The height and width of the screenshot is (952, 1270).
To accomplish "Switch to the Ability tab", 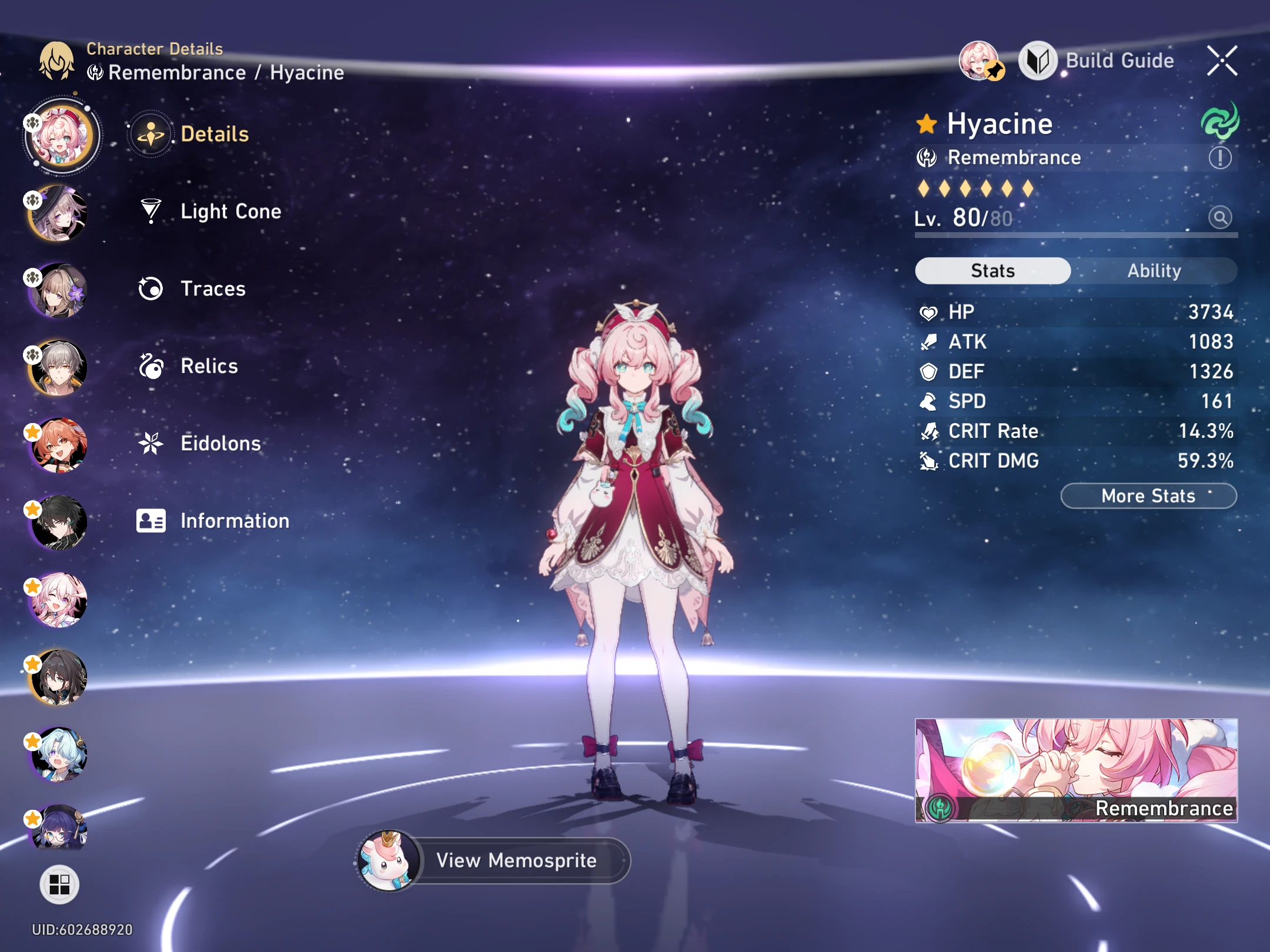I will pyautogui.click(x=1154, y=270).
